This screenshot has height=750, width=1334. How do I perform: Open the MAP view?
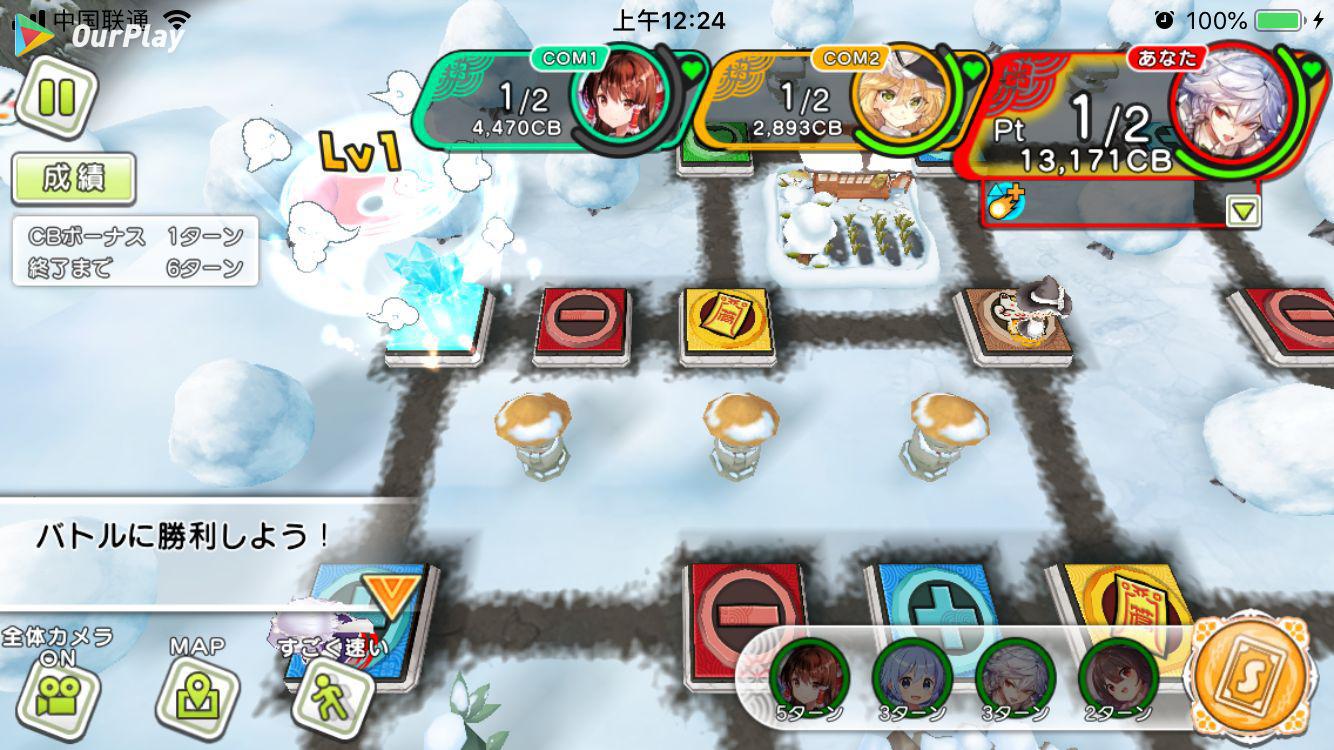click(197, 695)
